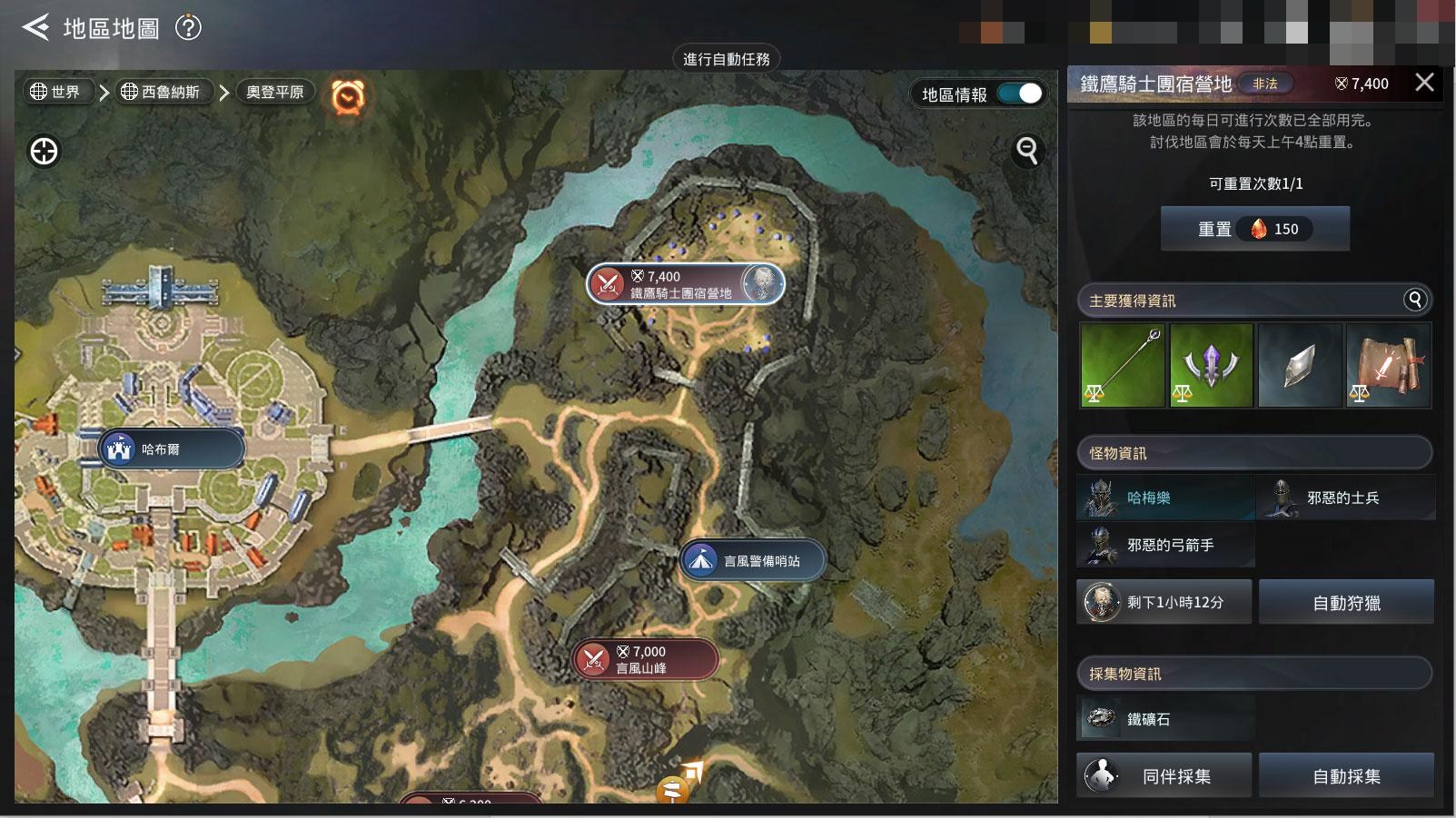The image size is (1456, 818).
Task: Select the 言風警備哨站 camp marker
Action: click(752, 561)
